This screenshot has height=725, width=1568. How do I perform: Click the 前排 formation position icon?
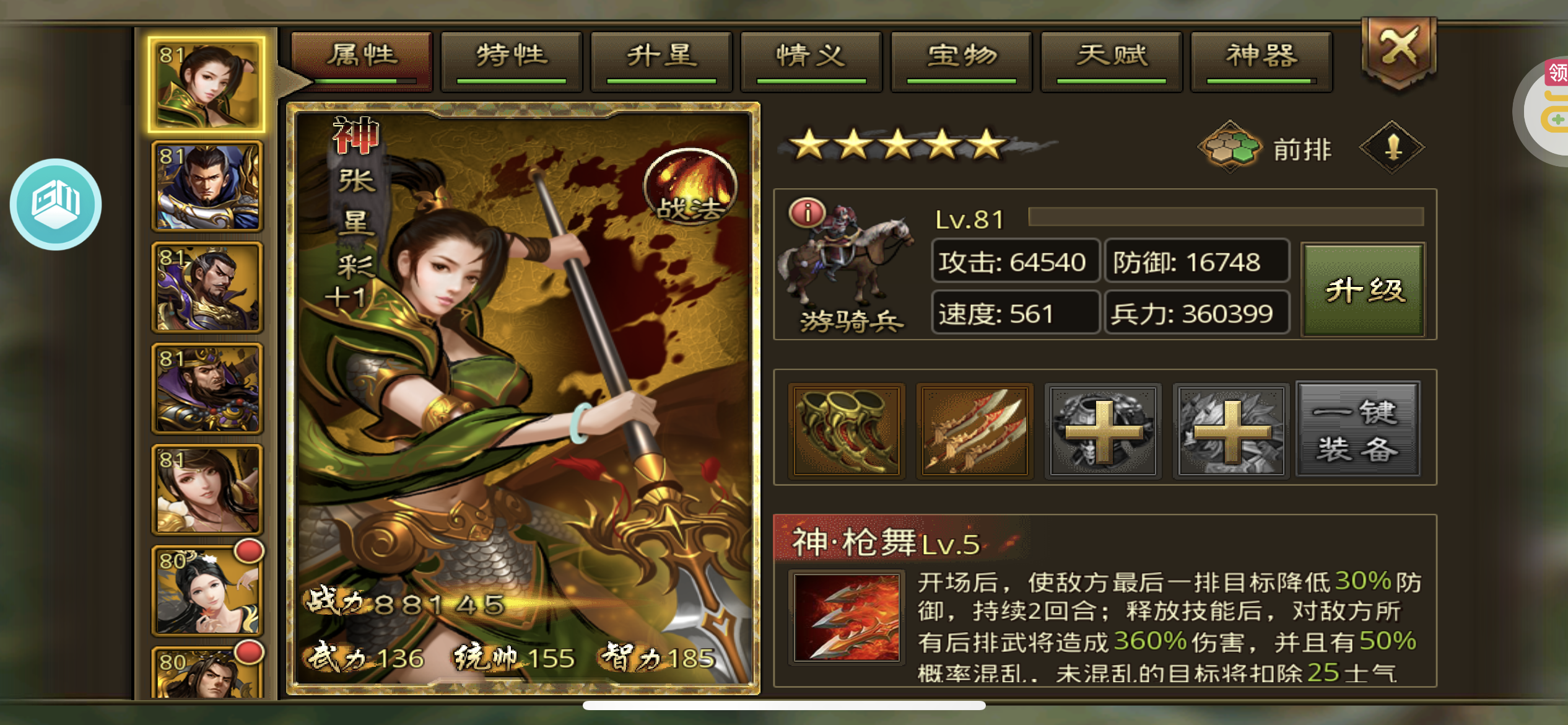[x=1230, y=147]
